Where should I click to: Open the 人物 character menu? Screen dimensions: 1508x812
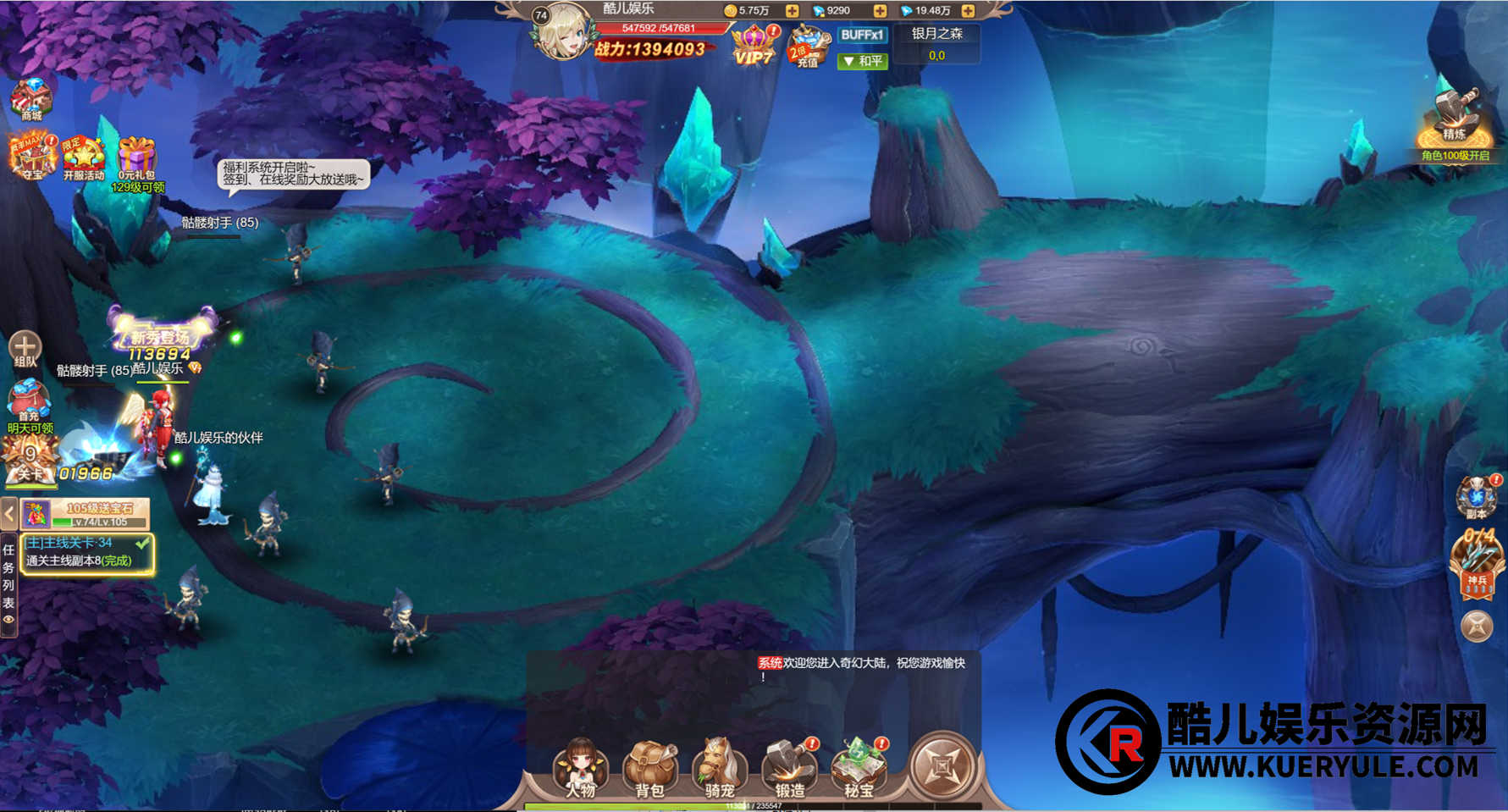pos(581,765)
